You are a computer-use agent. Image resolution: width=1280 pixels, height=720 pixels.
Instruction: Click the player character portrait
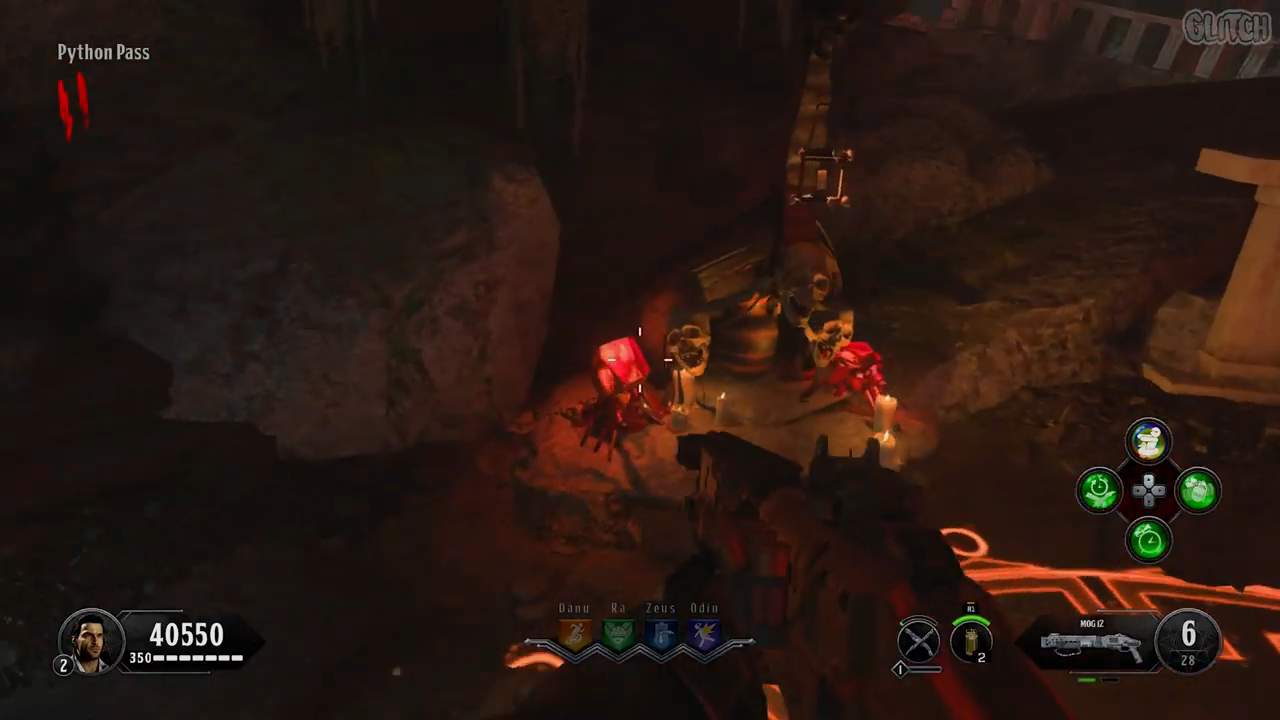pos(91,640)
